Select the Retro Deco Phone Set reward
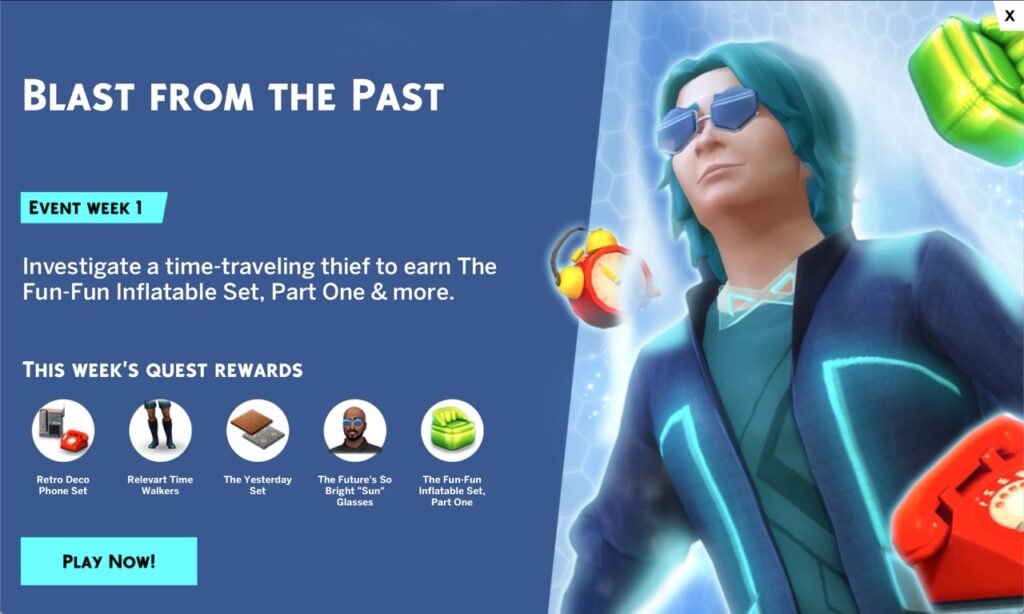This screenshot has width=1024, height=614. [63, 431]
